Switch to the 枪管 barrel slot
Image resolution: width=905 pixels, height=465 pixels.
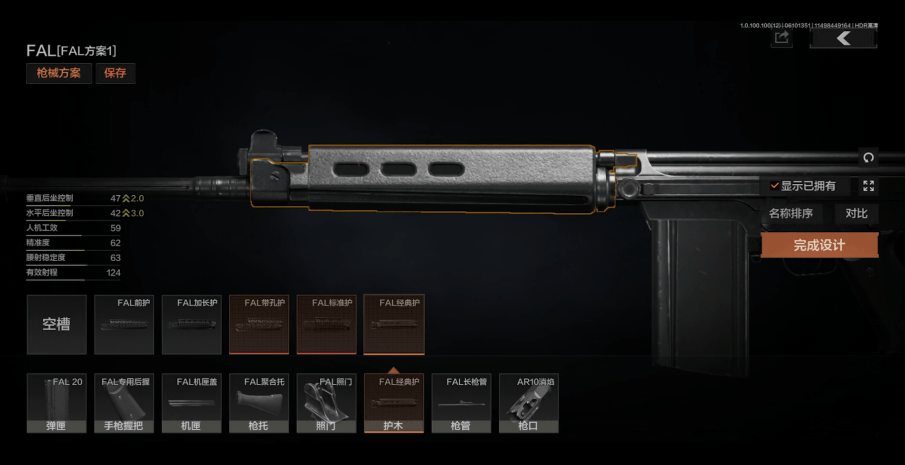(x=461, y=404)
